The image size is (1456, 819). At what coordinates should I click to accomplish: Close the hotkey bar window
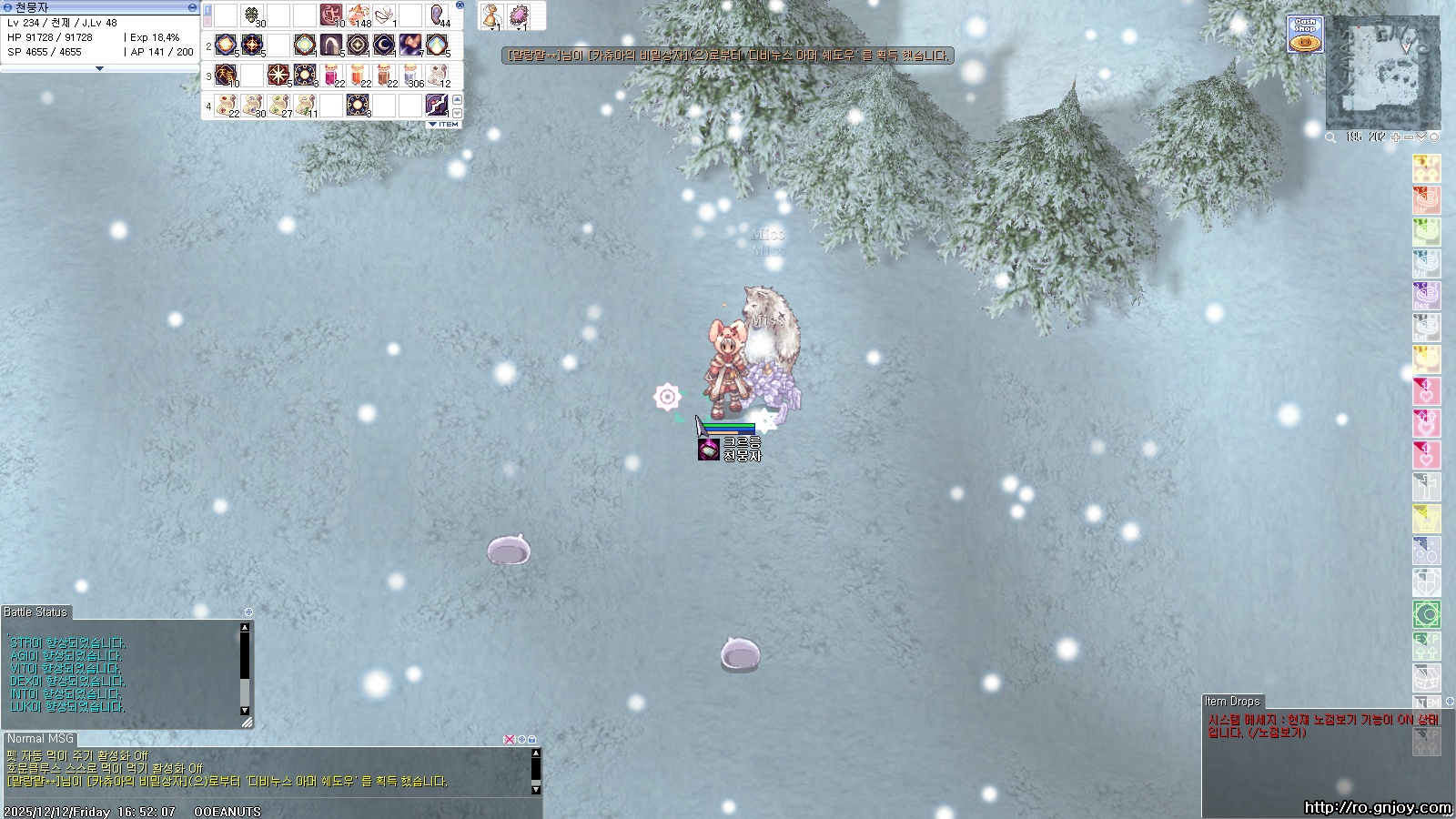click(x=460, y=5)
